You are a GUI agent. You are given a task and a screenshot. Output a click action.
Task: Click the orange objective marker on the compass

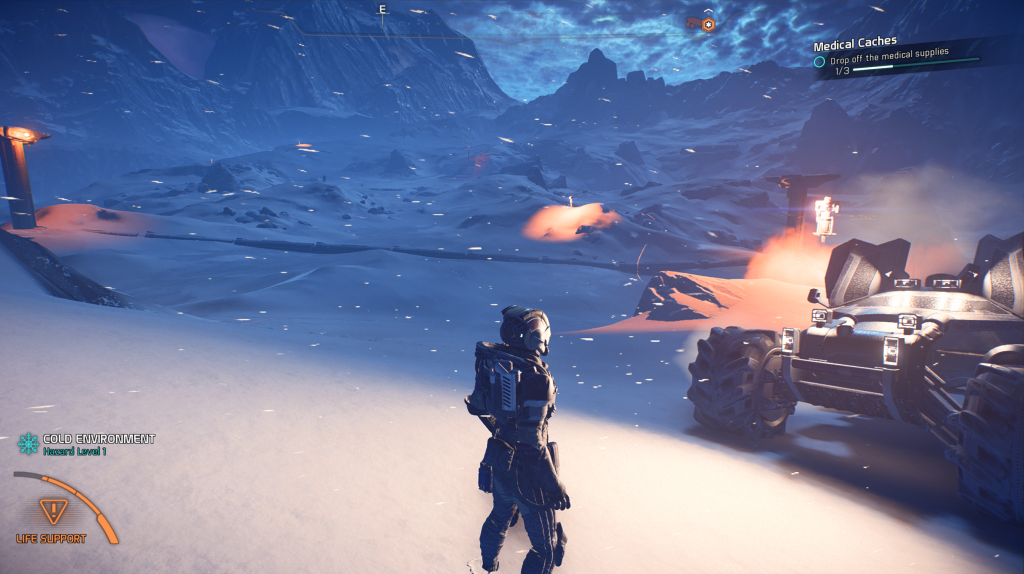708,23
